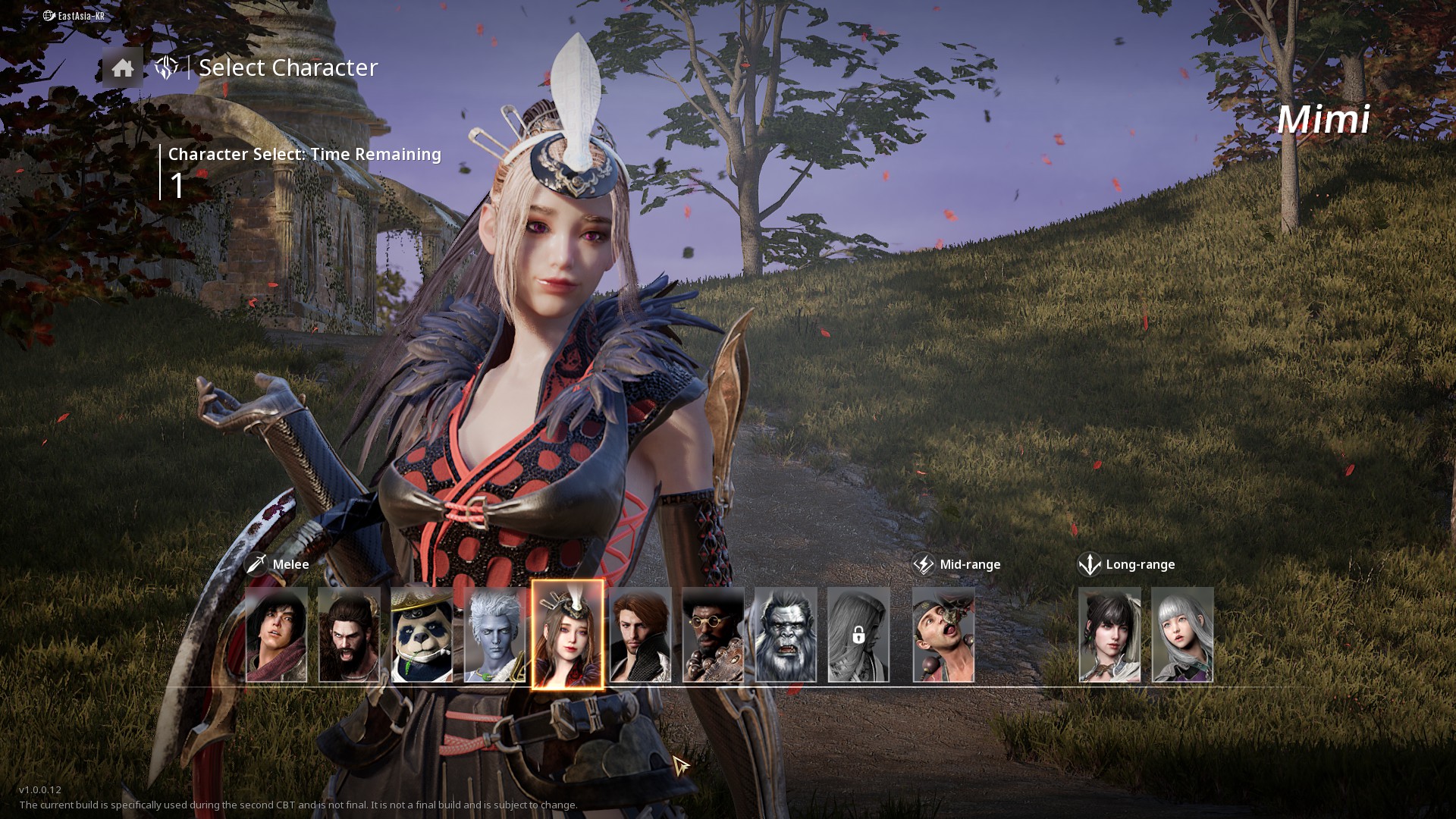Image resolution: width=1456 pixels, height=819 pixels.
Task: Pick the character with round yellow glasses
Action: pos(713,635)
